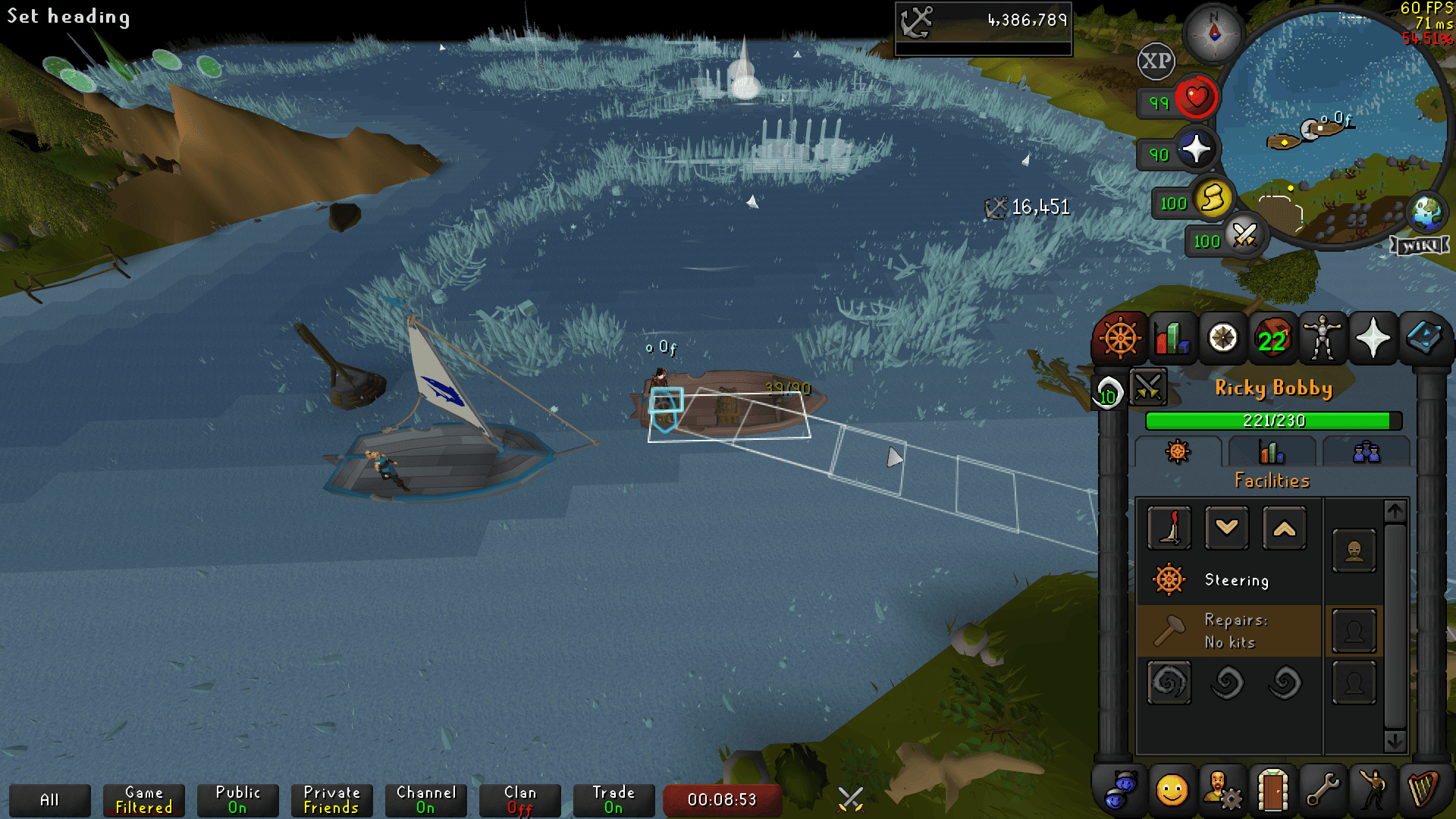
Task: Toggle Trade chat from On
Action: [613, 799]
